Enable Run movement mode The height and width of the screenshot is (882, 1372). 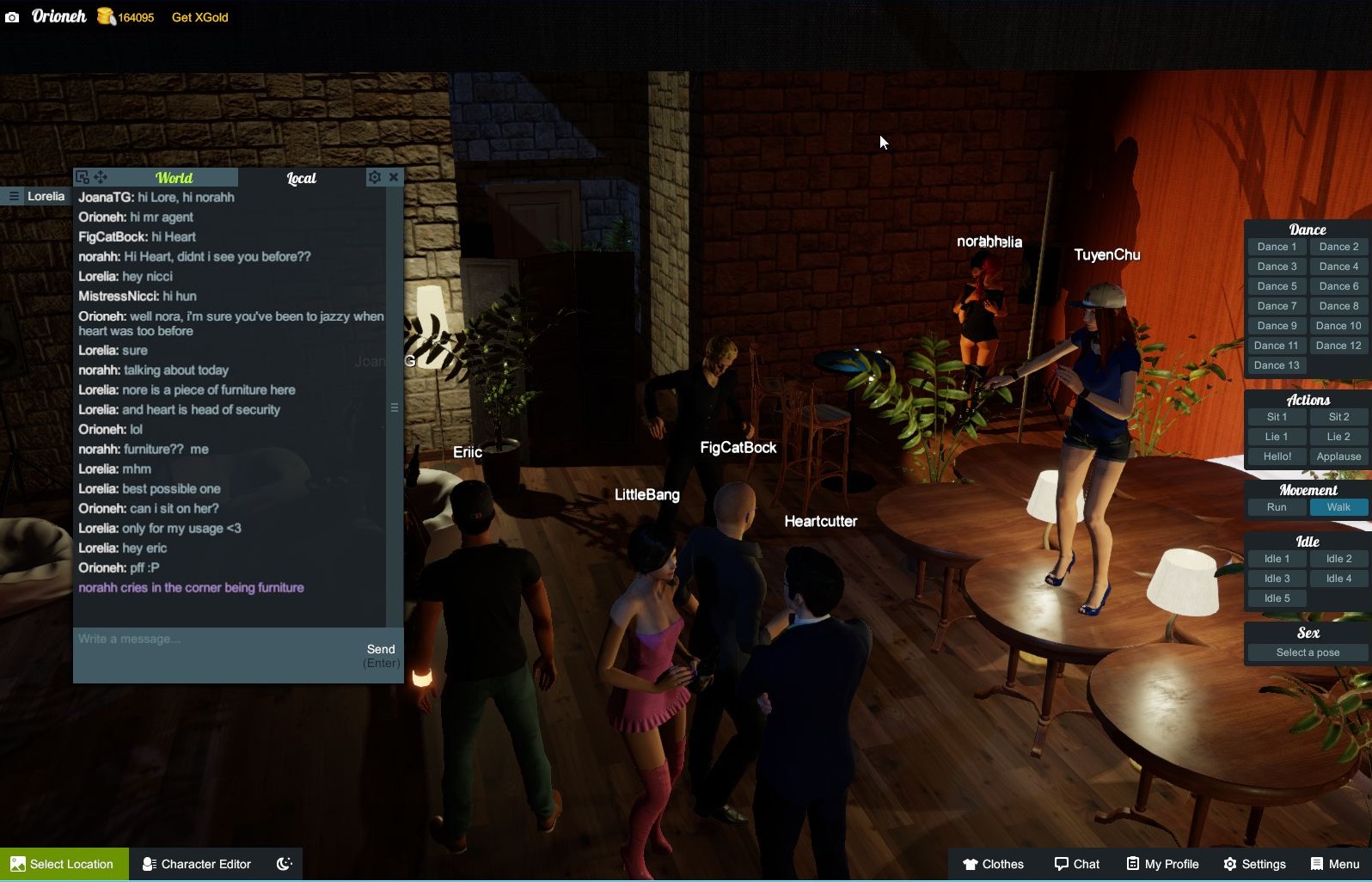1276,507
